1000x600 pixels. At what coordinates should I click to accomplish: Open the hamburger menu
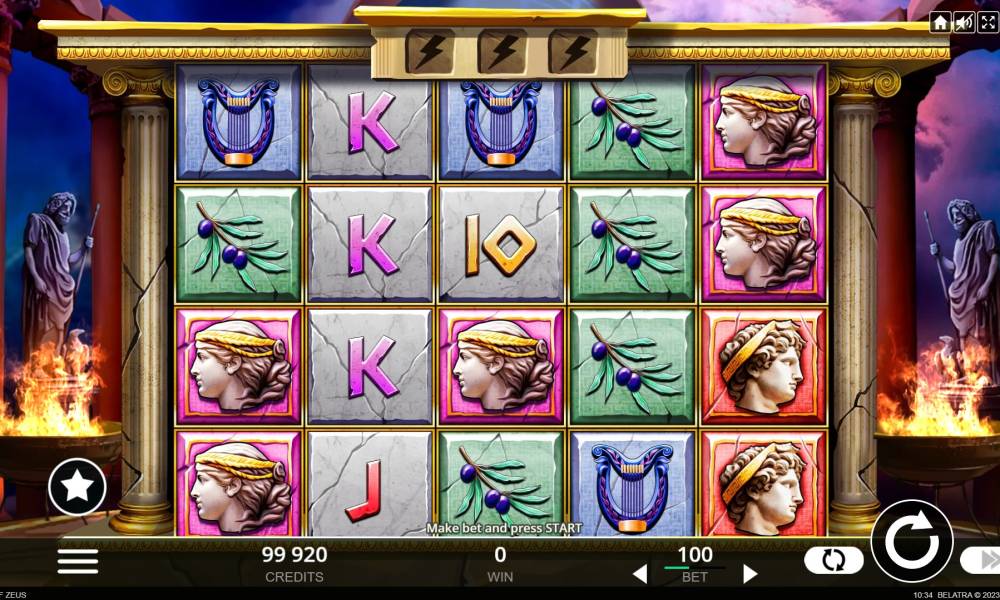[78, 560]
